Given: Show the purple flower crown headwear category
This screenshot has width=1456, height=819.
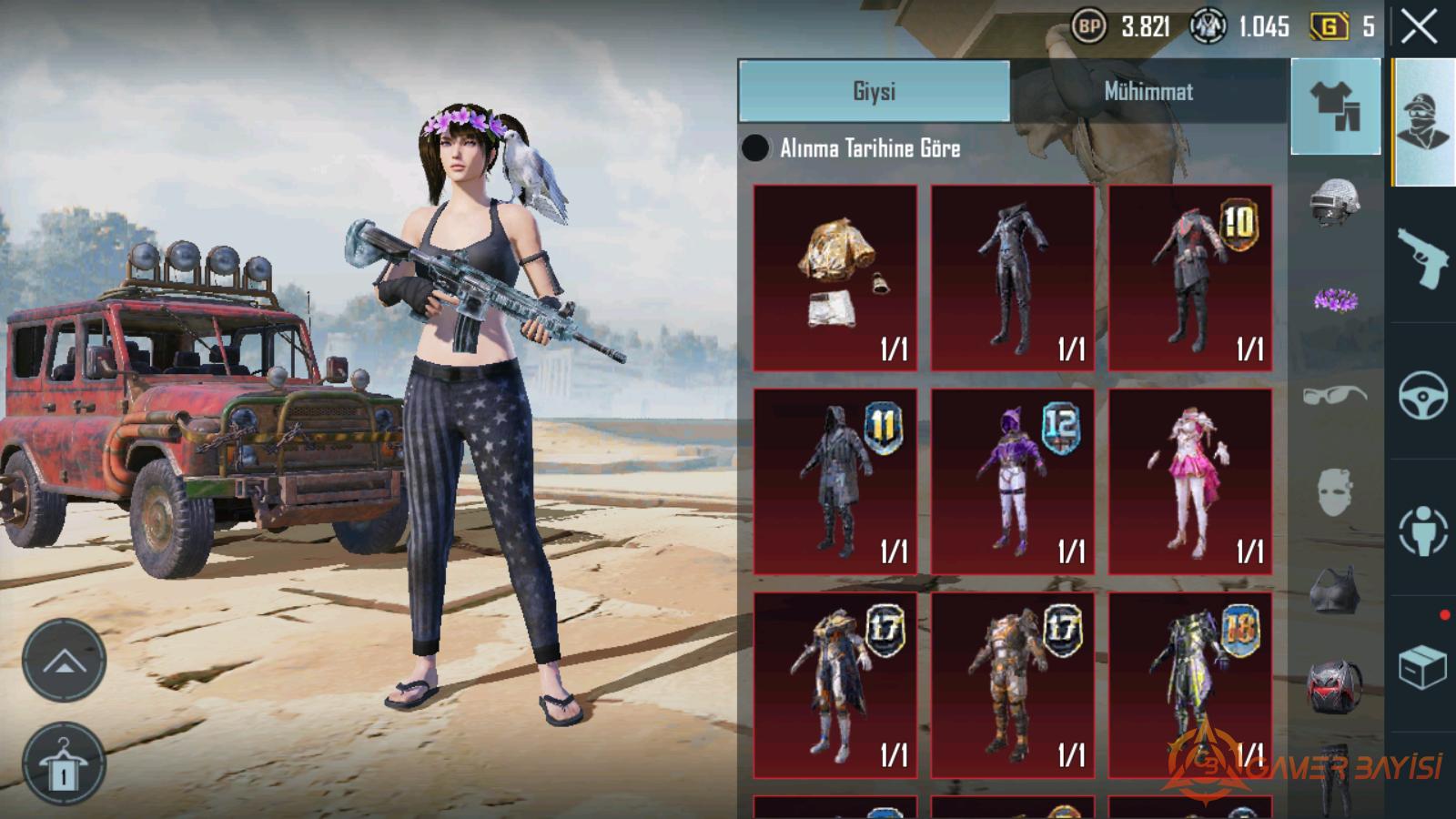Looking at the screenshot, I should [x=1335, y=299].
